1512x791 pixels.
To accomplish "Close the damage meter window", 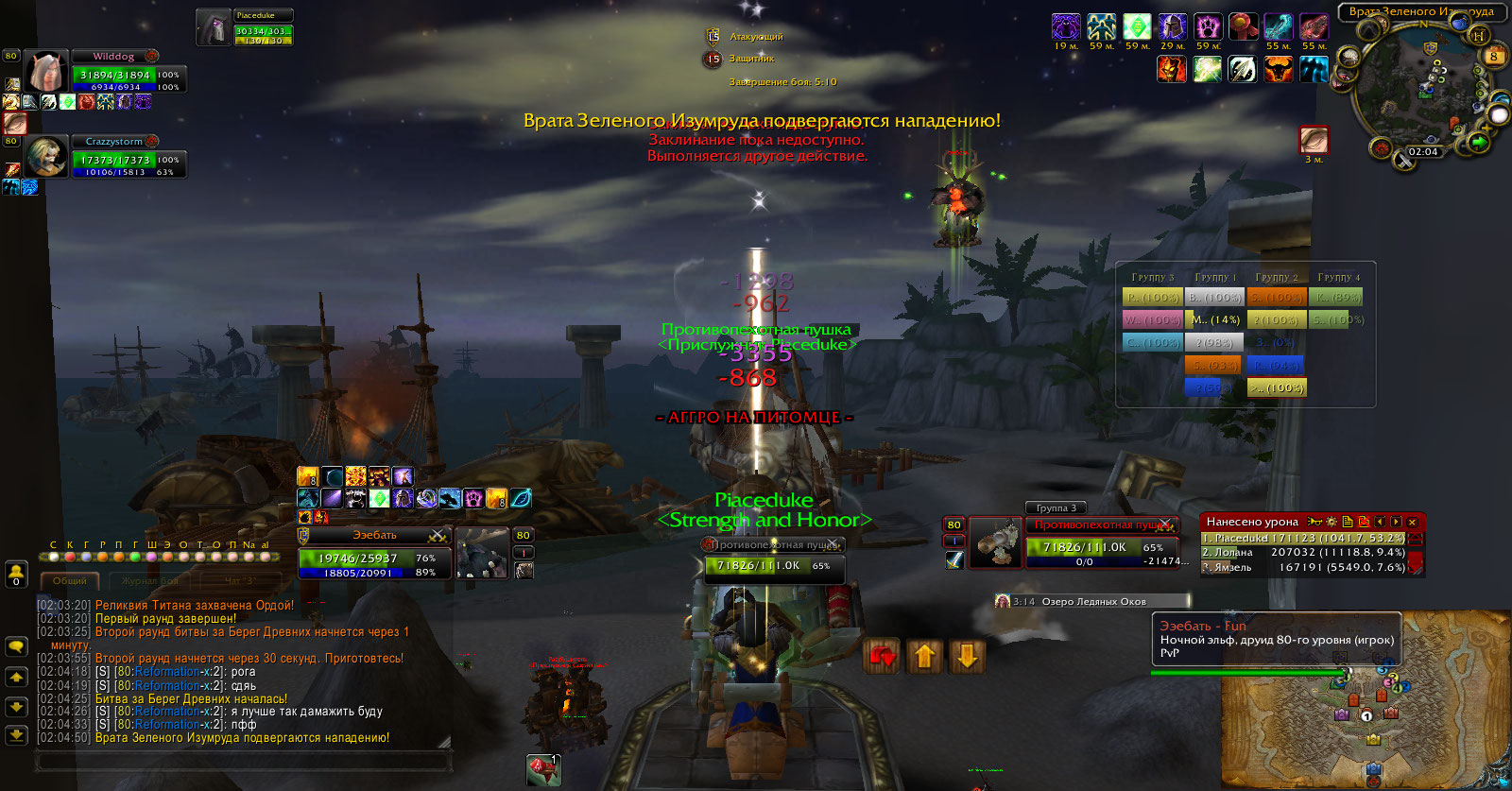I will click(x=1412, y=522).
